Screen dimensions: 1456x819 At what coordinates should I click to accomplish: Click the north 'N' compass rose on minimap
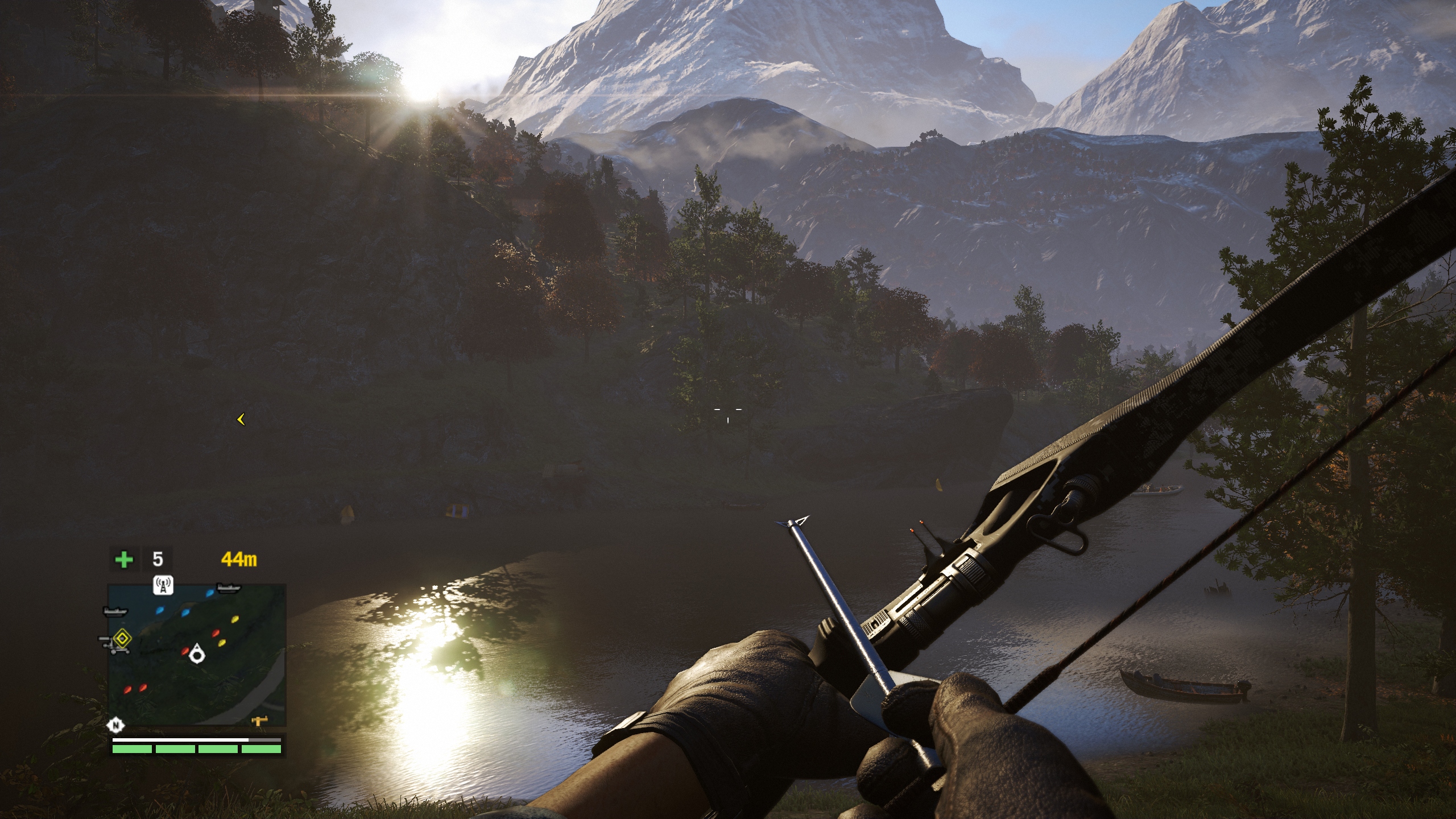[x=115, y=725]
